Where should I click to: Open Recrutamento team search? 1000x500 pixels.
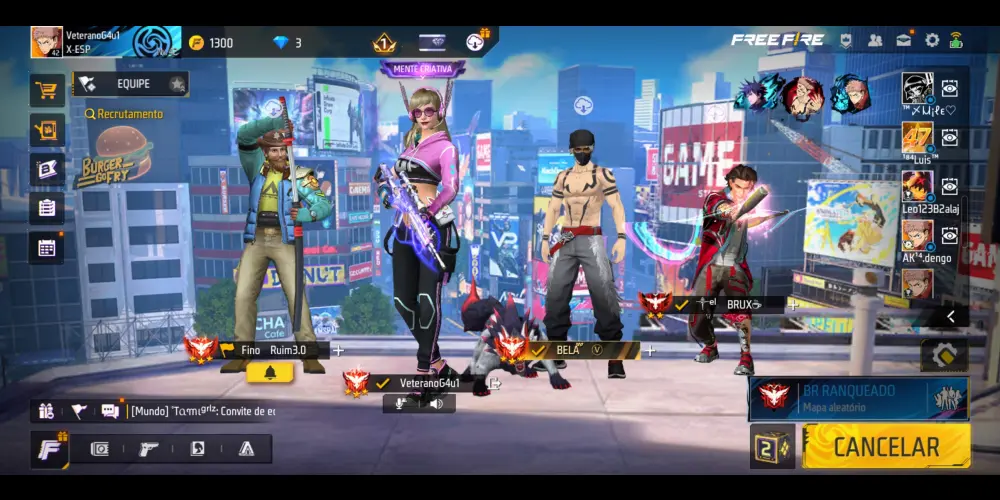tap(124, 114)
